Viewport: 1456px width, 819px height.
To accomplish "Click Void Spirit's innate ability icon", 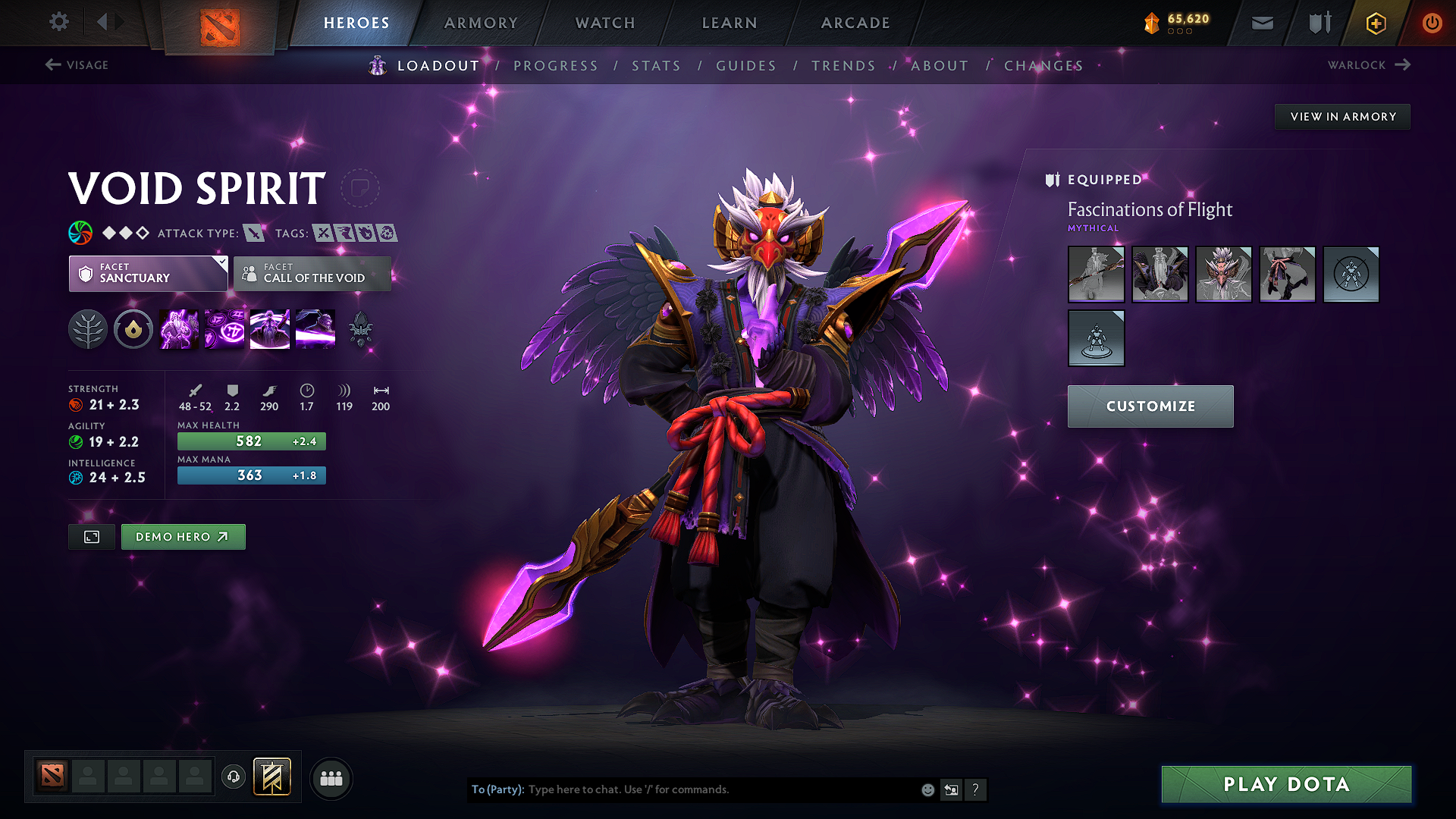I will coord(133,329).
